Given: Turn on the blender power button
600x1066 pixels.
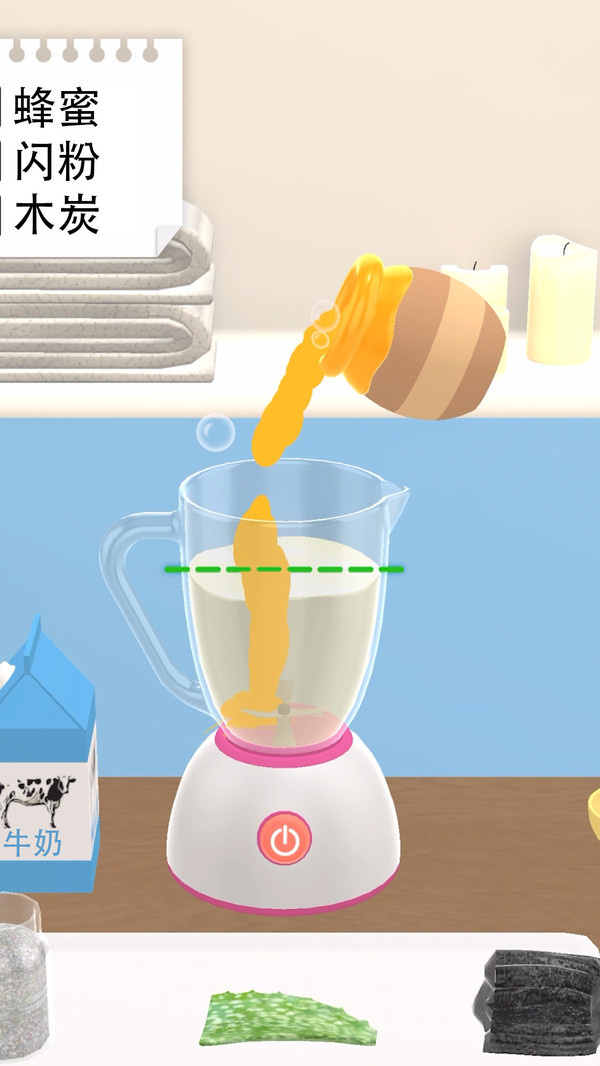Looking at the screenshot, I should tap(285, 839).
